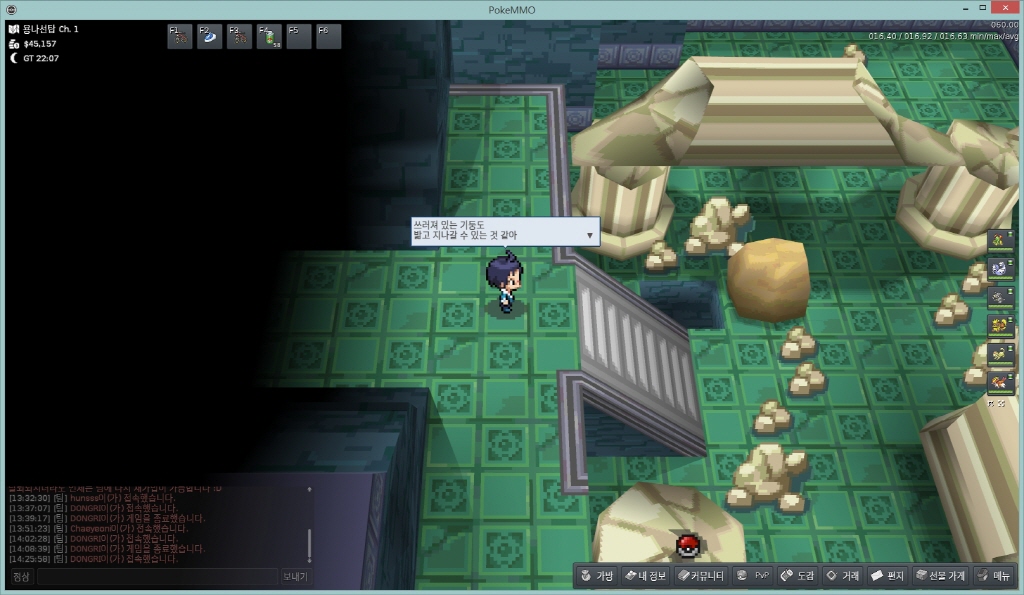Select the PvP button
Image resolution: width=1024 pixels, height=595 pixels.
tap(752, 576)
